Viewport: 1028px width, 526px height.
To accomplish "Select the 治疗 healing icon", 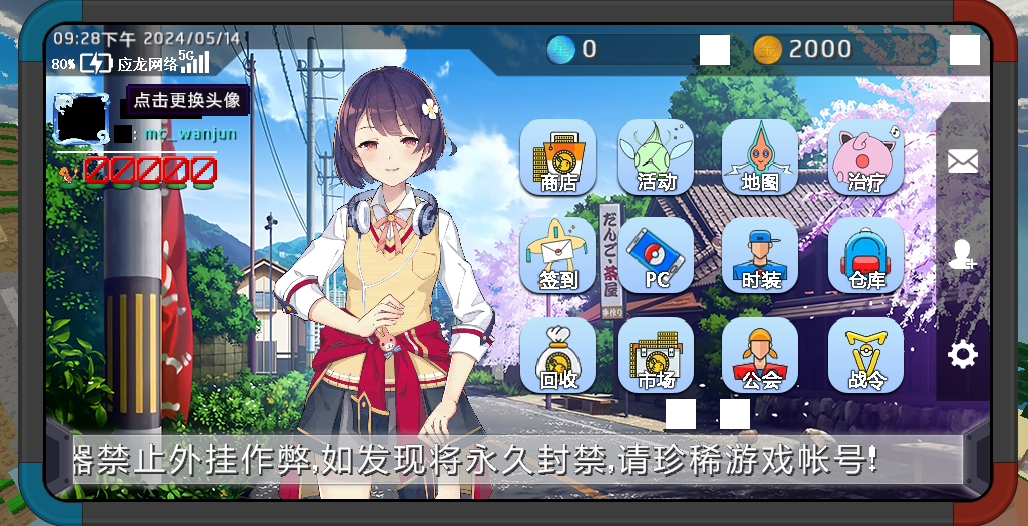I will [866, 157].
